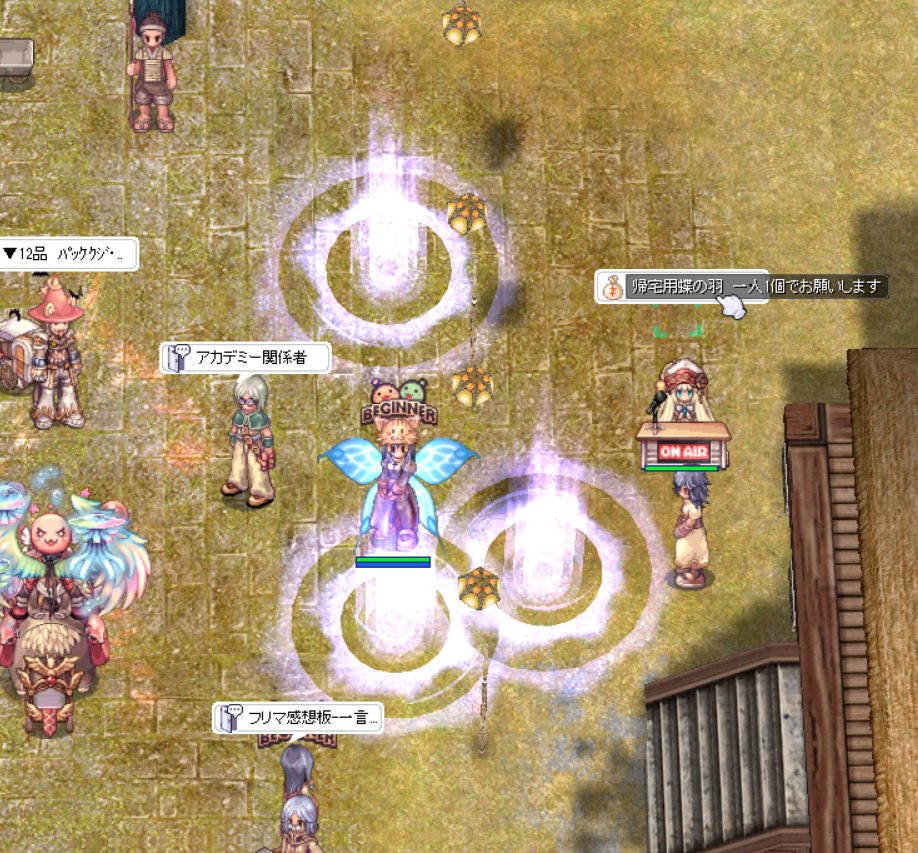This screenshot has height=853, width=918.
Task: Open the フリマ感想板 chat room board
Action: [x=298, y=718]
